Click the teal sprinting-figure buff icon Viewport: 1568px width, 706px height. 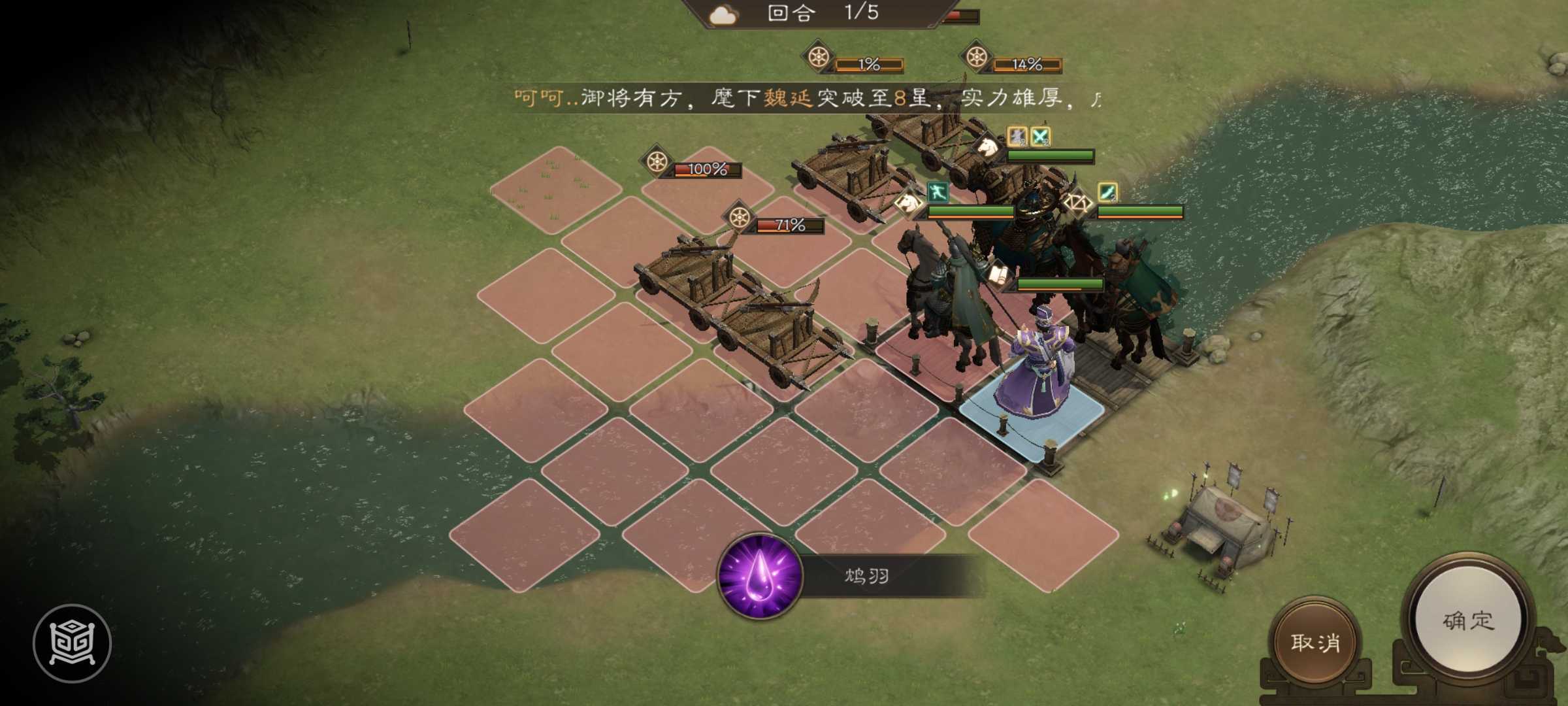[938, 193]
